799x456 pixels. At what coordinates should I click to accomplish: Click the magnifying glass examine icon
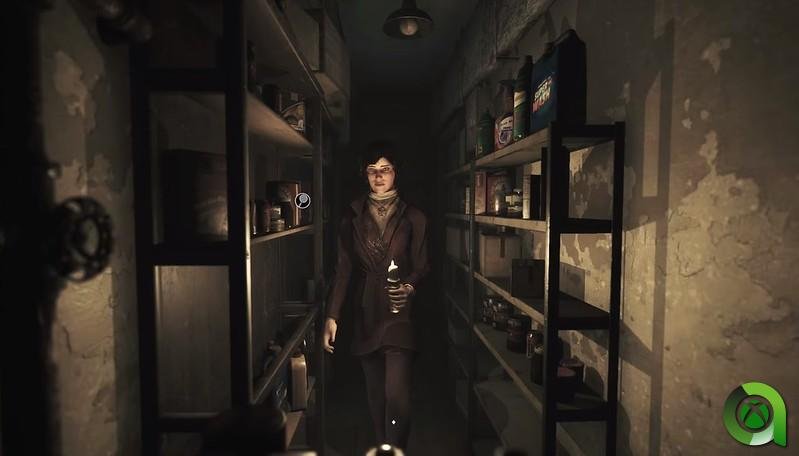303,200
